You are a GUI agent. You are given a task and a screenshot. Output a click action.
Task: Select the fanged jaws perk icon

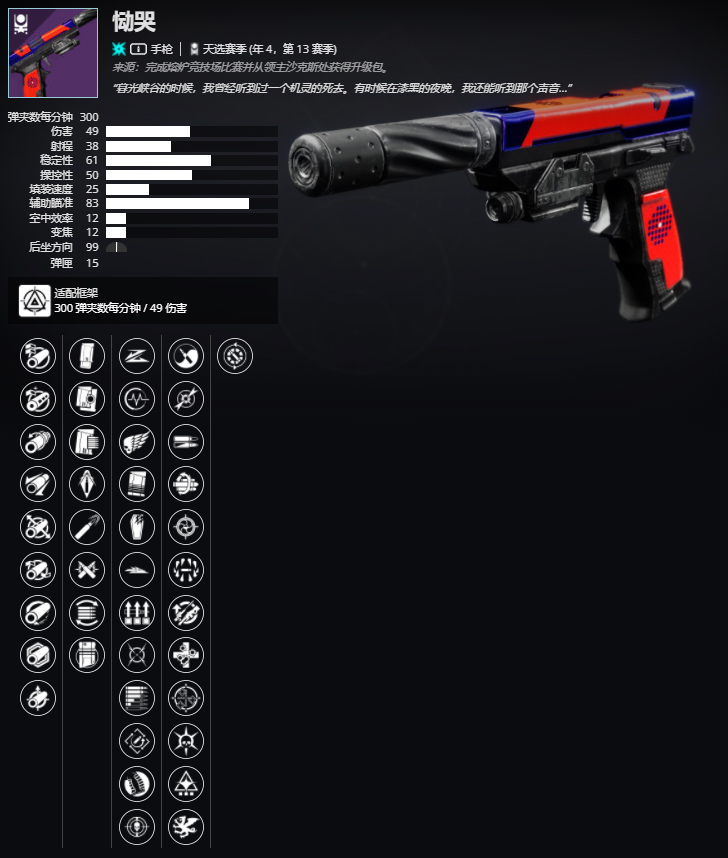click(x=186, y=570)
